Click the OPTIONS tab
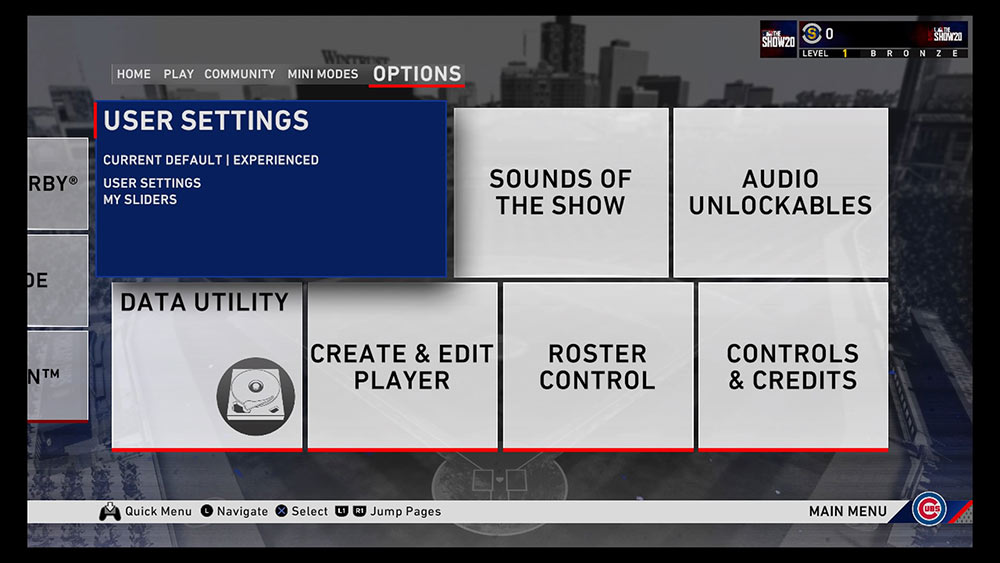This screenshot has height=563, width=1000. pyautogui.click(x=417, y=74)
